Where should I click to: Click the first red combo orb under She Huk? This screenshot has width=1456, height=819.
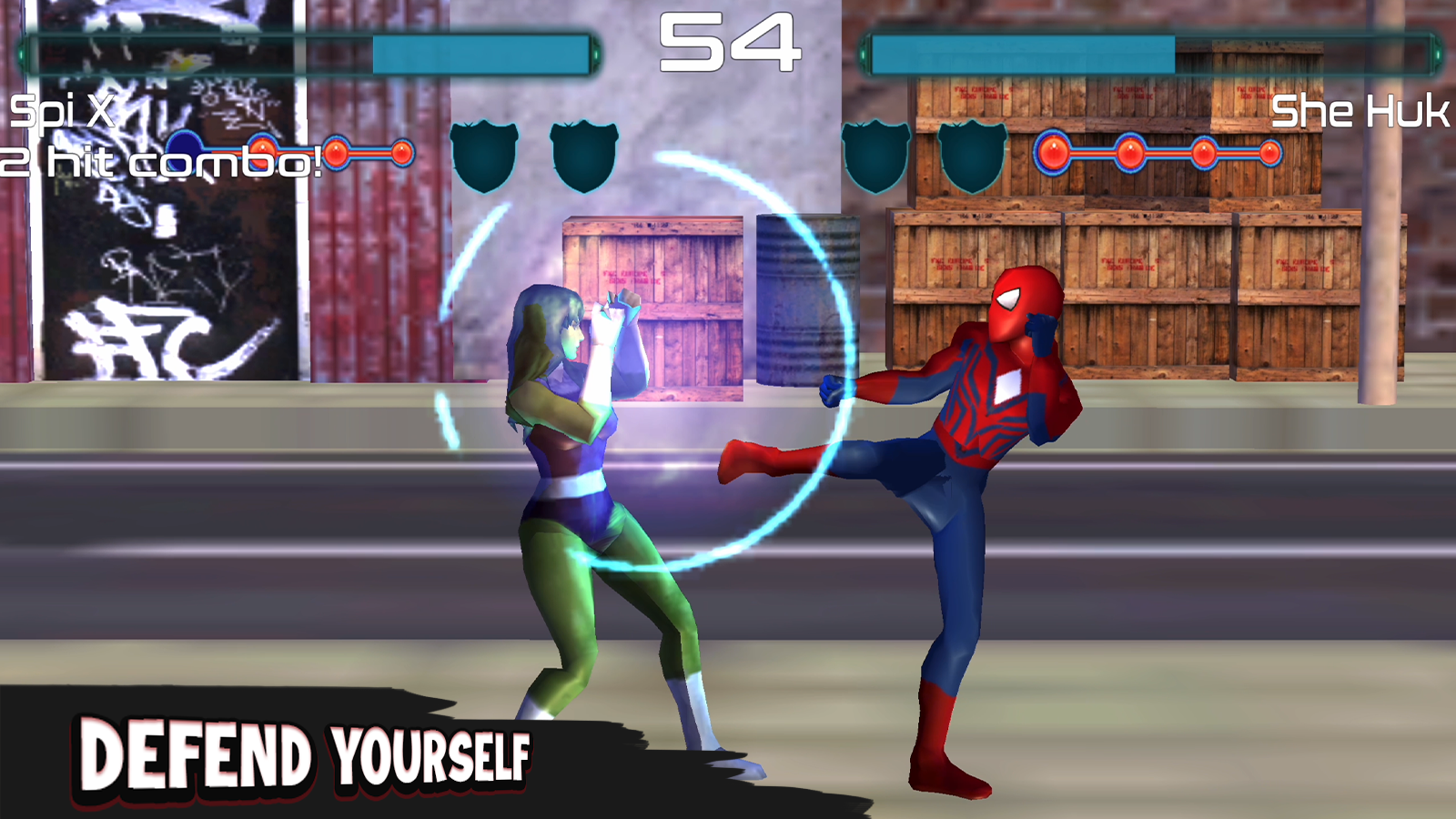[x=1056, y=152]
